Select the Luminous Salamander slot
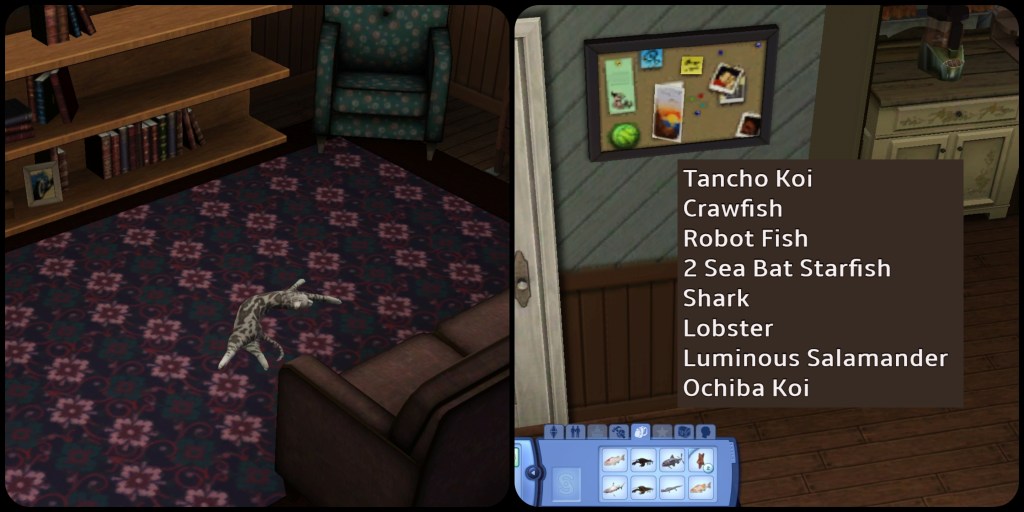 tap(673, 489)
